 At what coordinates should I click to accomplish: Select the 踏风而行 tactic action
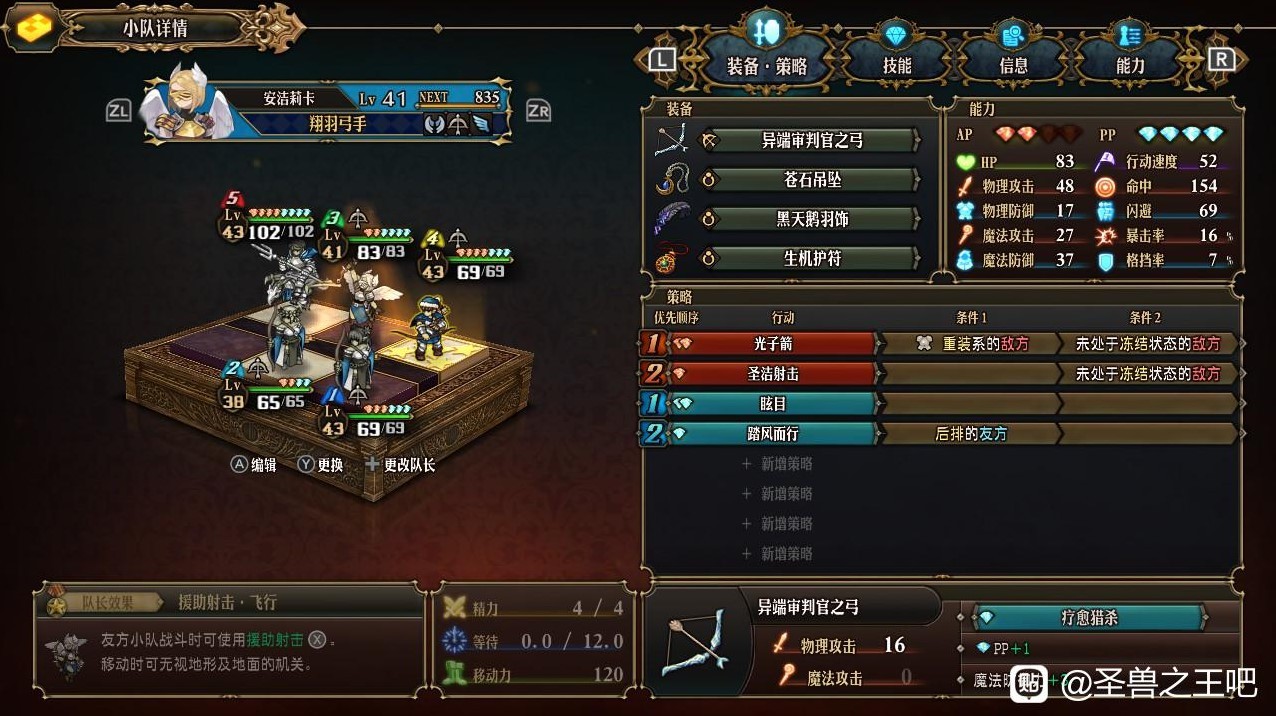tap(775, 434)
